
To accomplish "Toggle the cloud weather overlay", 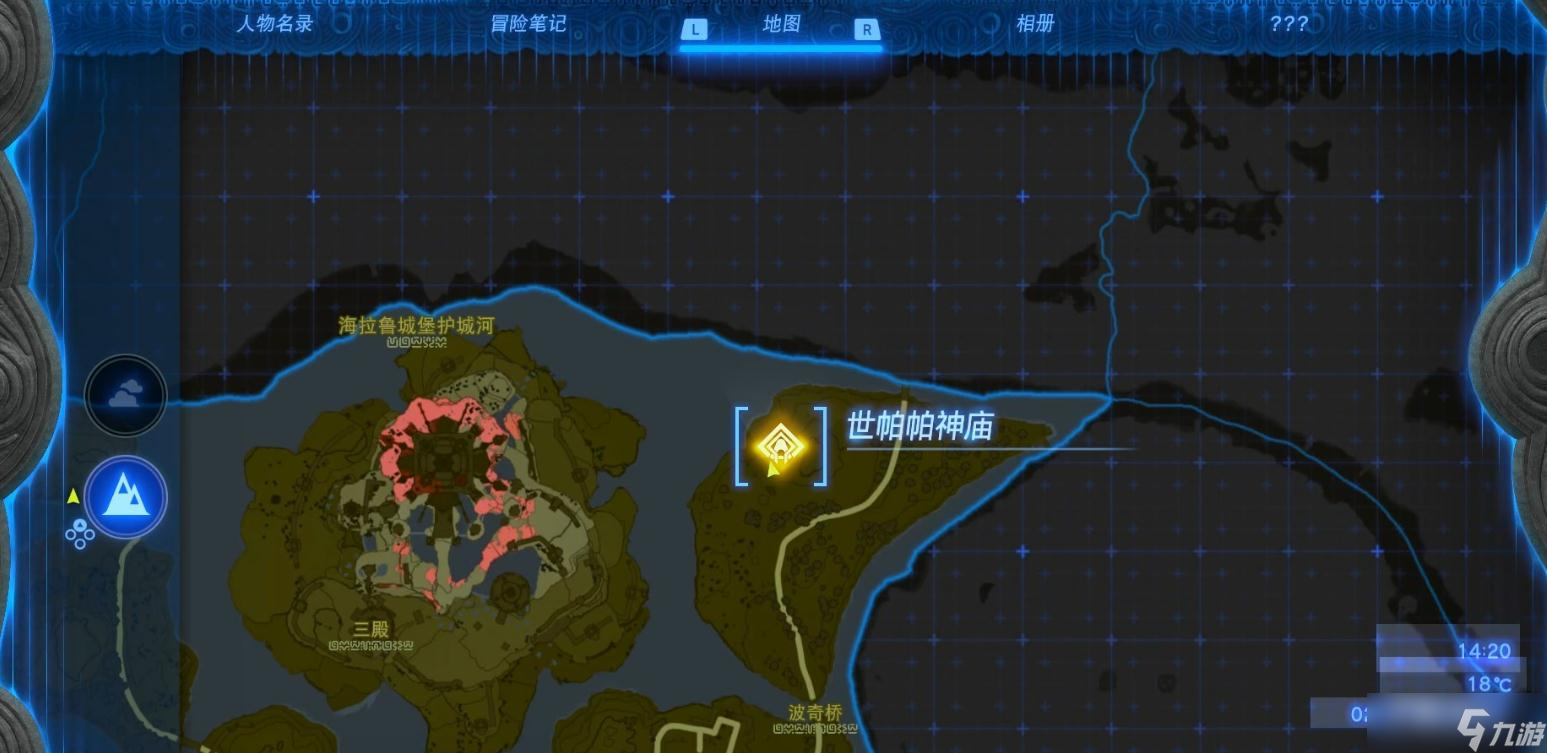I will (125, 395).
